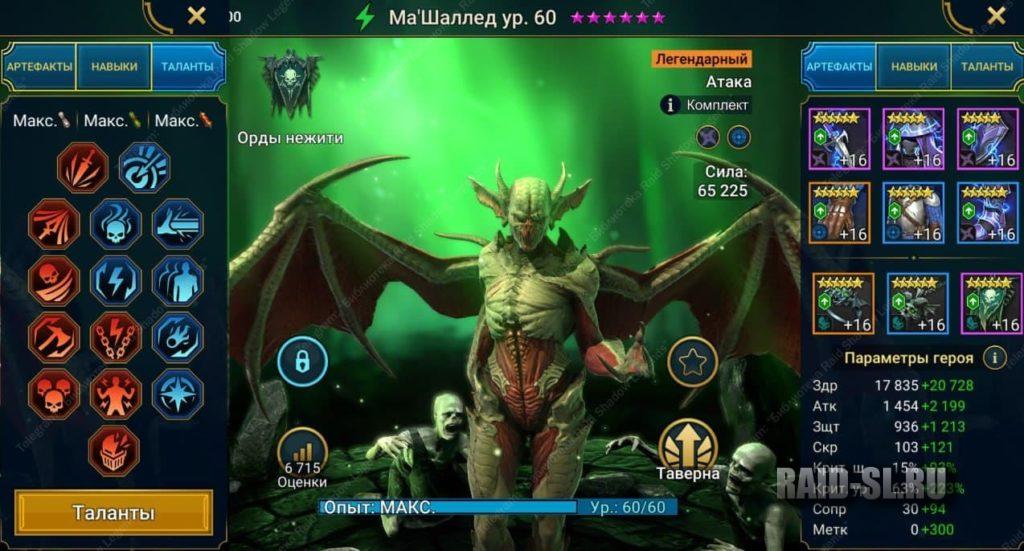Image resolution: width=1024 pixels, height=551 pixels.
Task: Close the artifacts panel with its X
Action: pyautogui.click(x=996, y=15)
